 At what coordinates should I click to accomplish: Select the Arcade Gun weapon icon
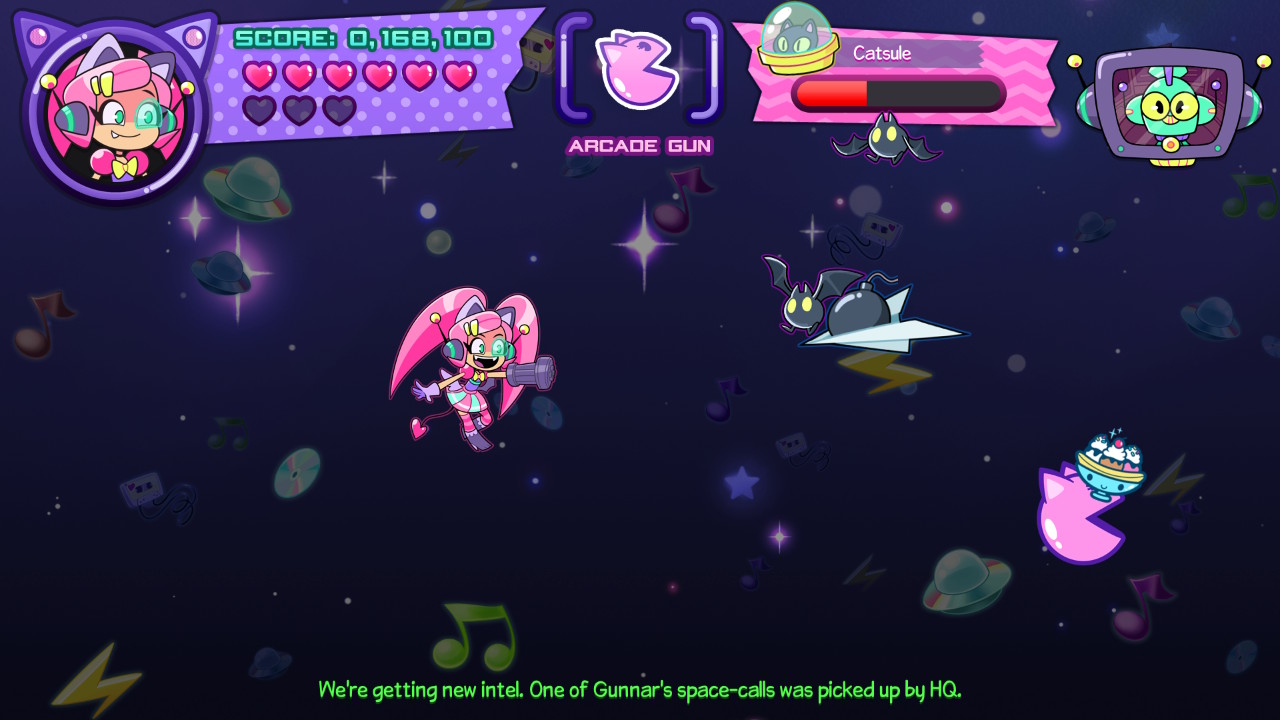tap(637, 69)
